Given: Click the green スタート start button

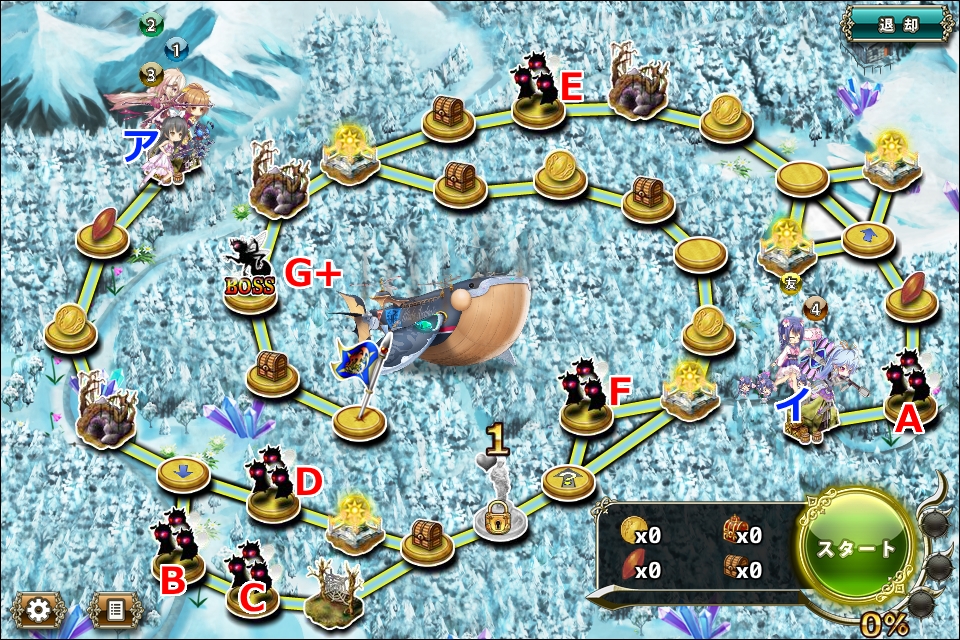Looking at the screenshot, I should tap(857, 549).
